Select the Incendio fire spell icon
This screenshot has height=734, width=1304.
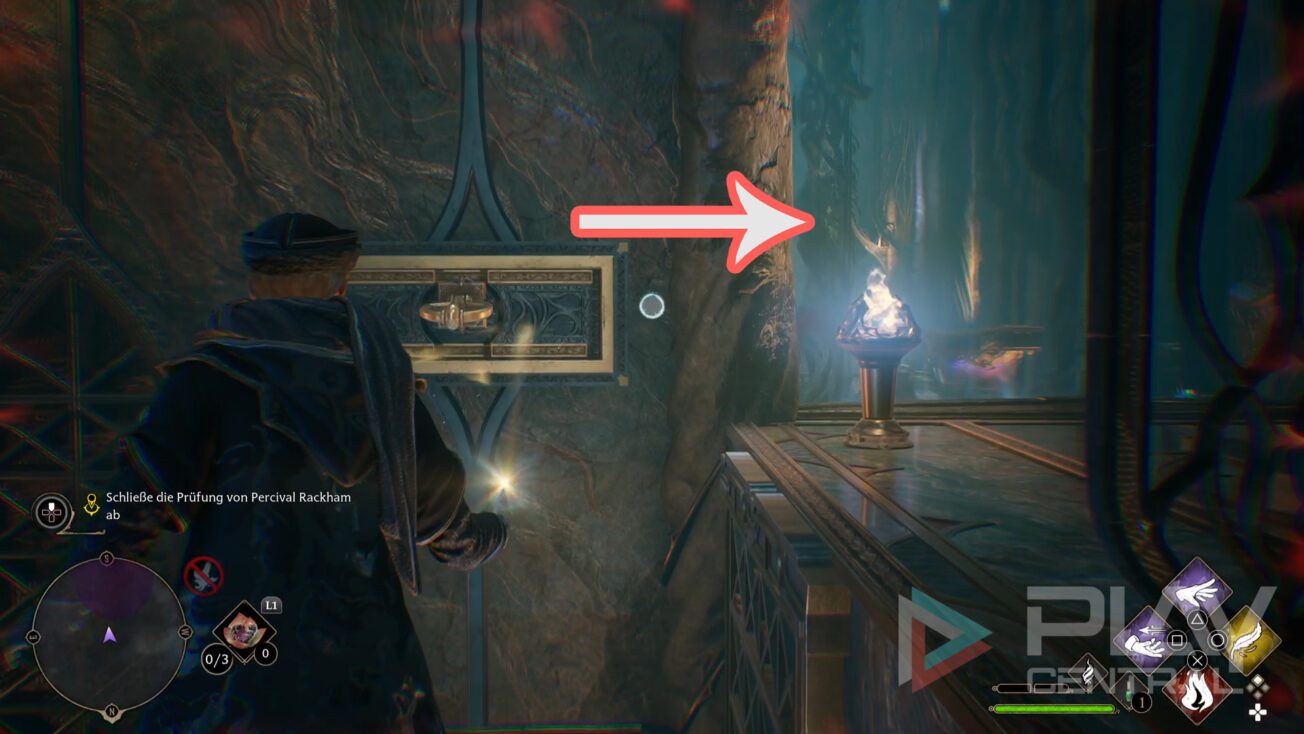(1199, 697)
